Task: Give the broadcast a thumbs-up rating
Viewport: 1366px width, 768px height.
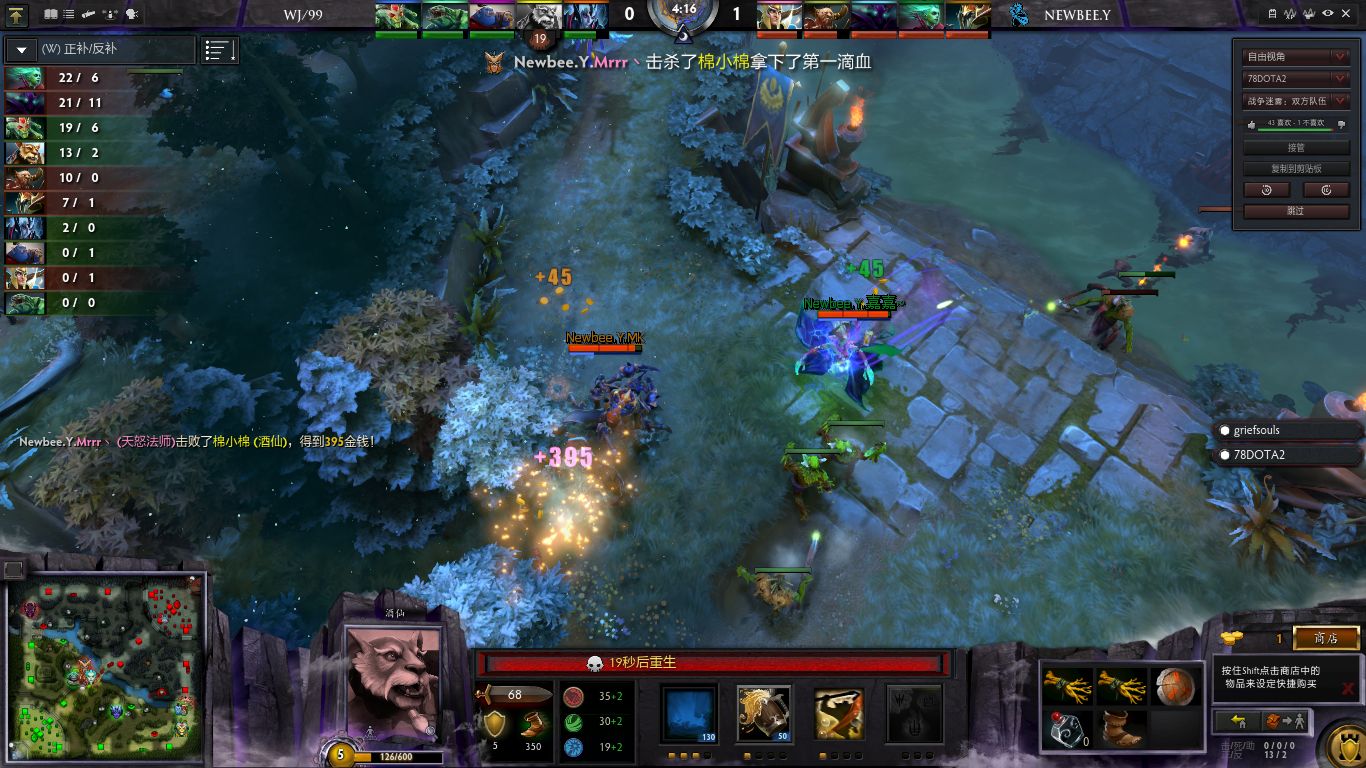Action: coord(1252,125)
